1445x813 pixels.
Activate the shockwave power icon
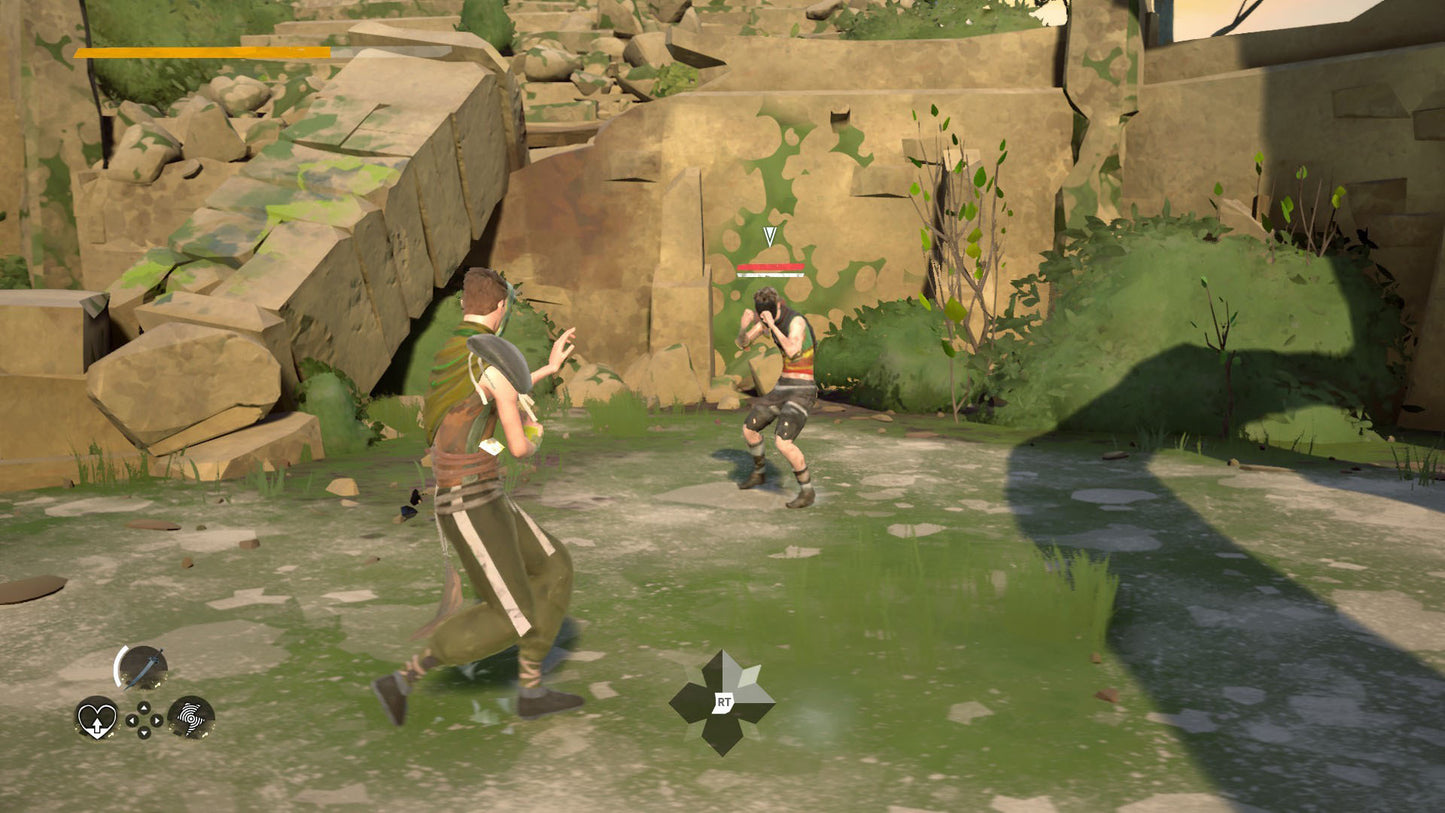click(x=191, y=720)
